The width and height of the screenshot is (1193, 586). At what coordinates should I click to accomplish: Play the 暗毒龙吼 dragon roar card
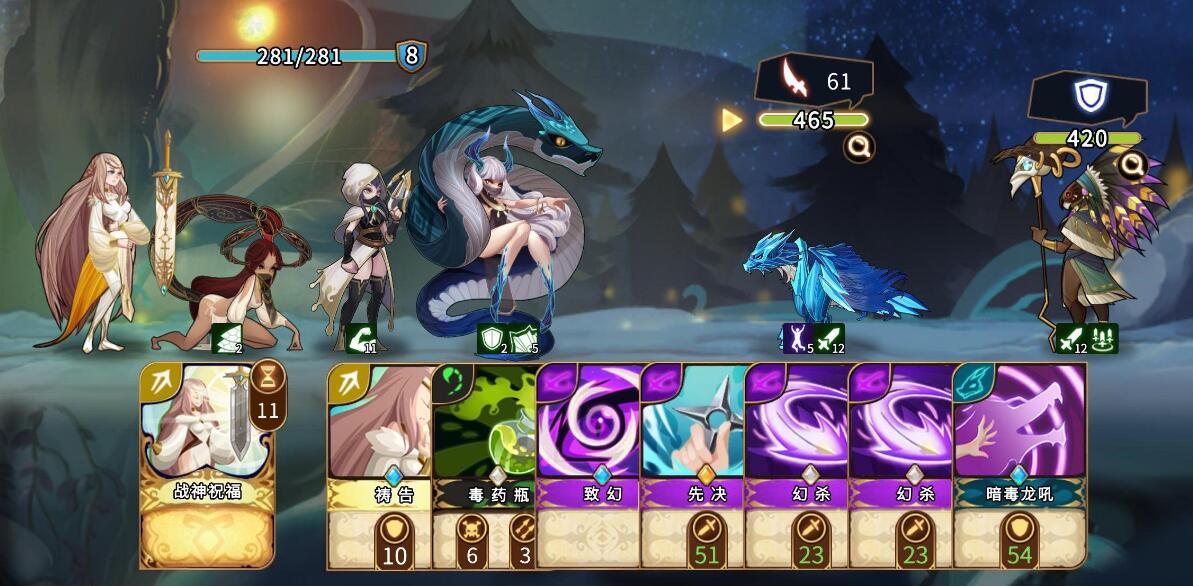point(1020,440)
